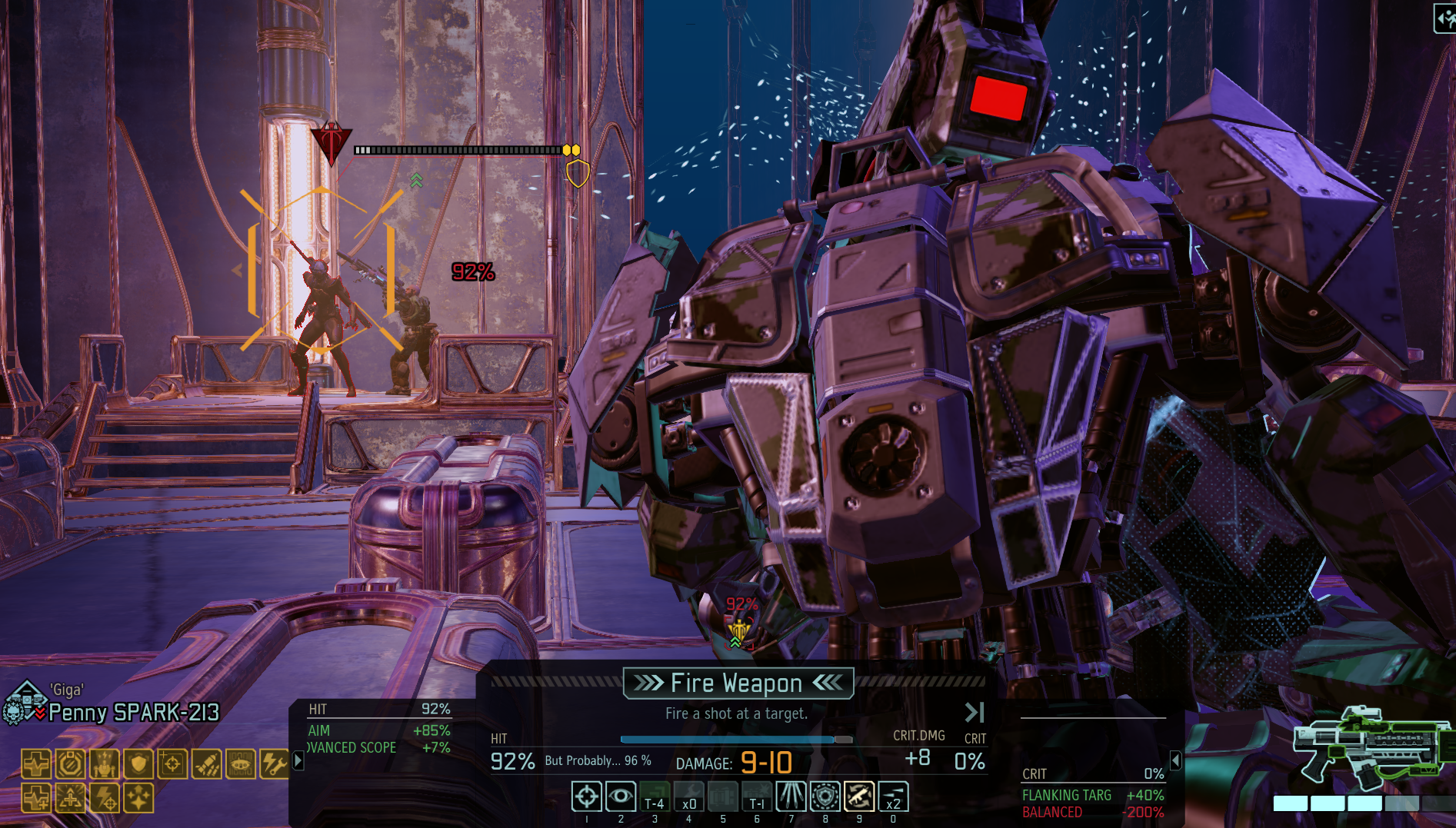Select the ability showing T-4 cooldown
The height and width of the screenshot is (828, 1456).
655,796
